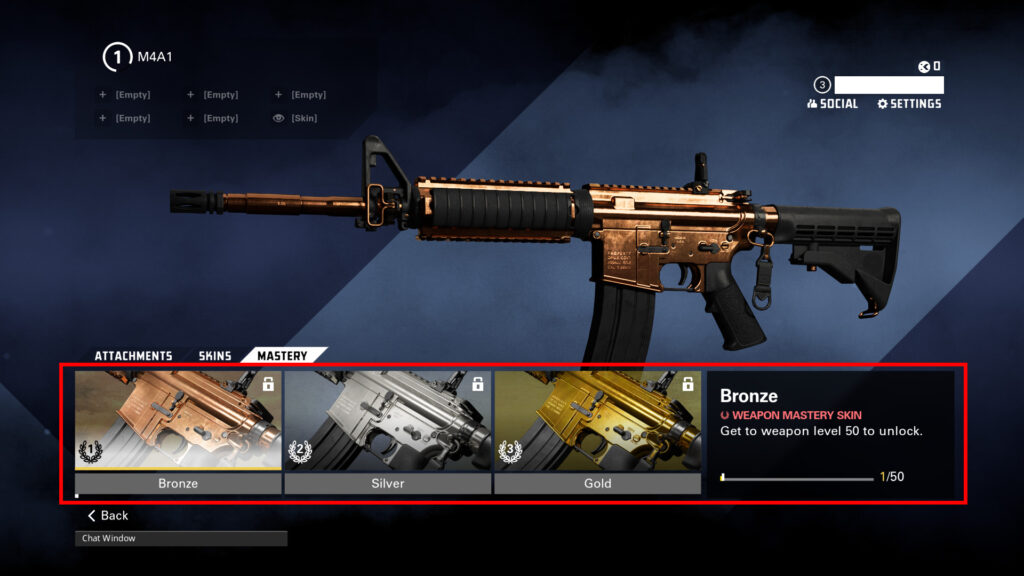1024x576 pixels.
Task: Switch to the Attachments tab
Action: tap(133, 356)
